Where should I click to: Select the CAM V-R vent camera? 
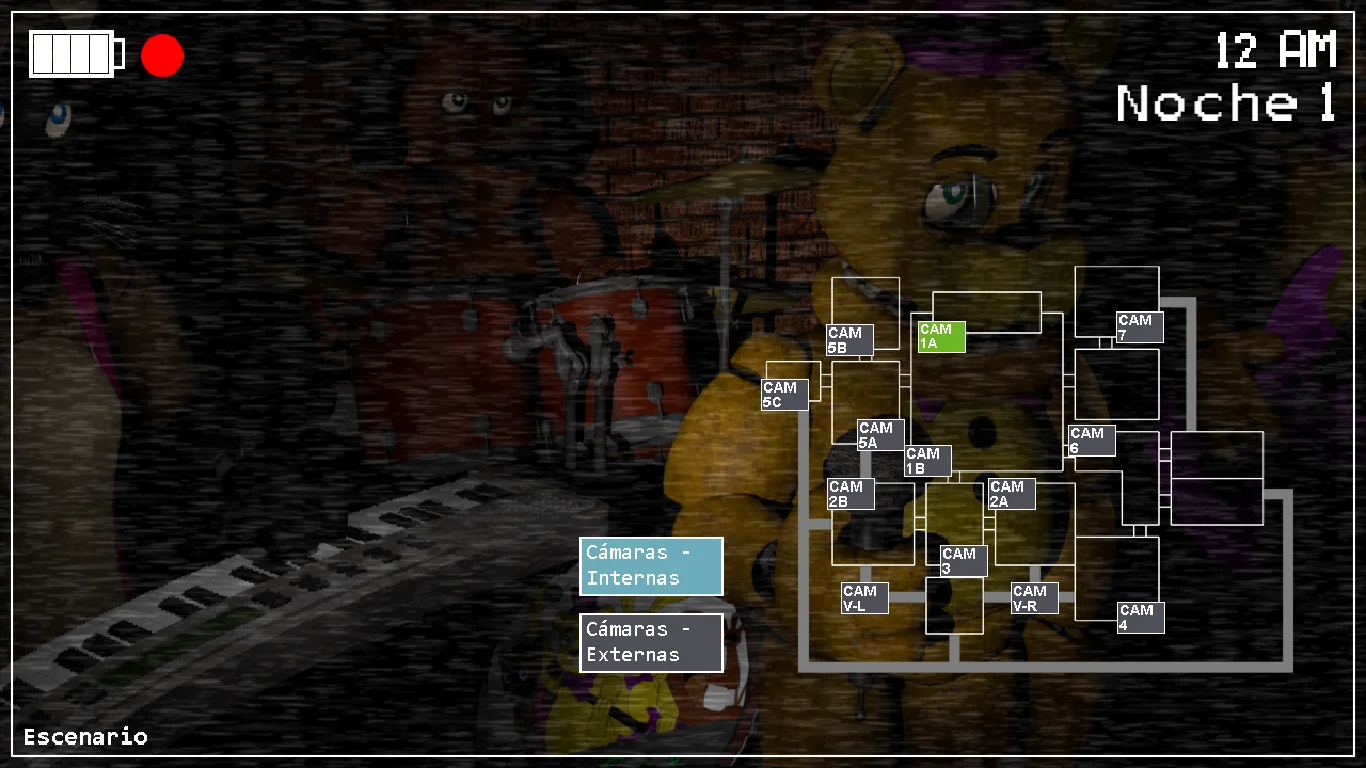1035,598
